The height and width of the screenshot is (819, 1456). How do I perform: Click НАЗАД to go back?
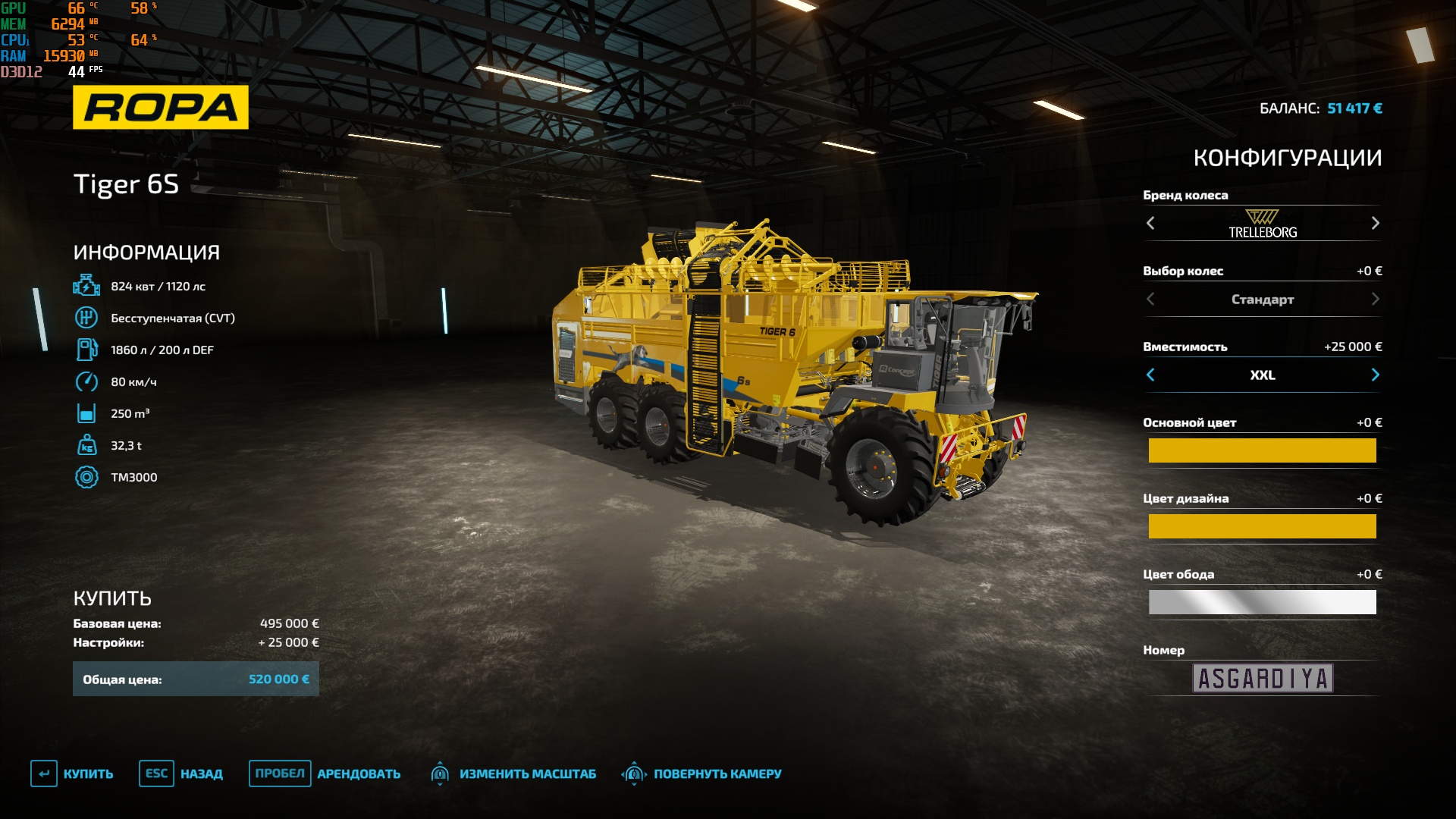point(201,774)
